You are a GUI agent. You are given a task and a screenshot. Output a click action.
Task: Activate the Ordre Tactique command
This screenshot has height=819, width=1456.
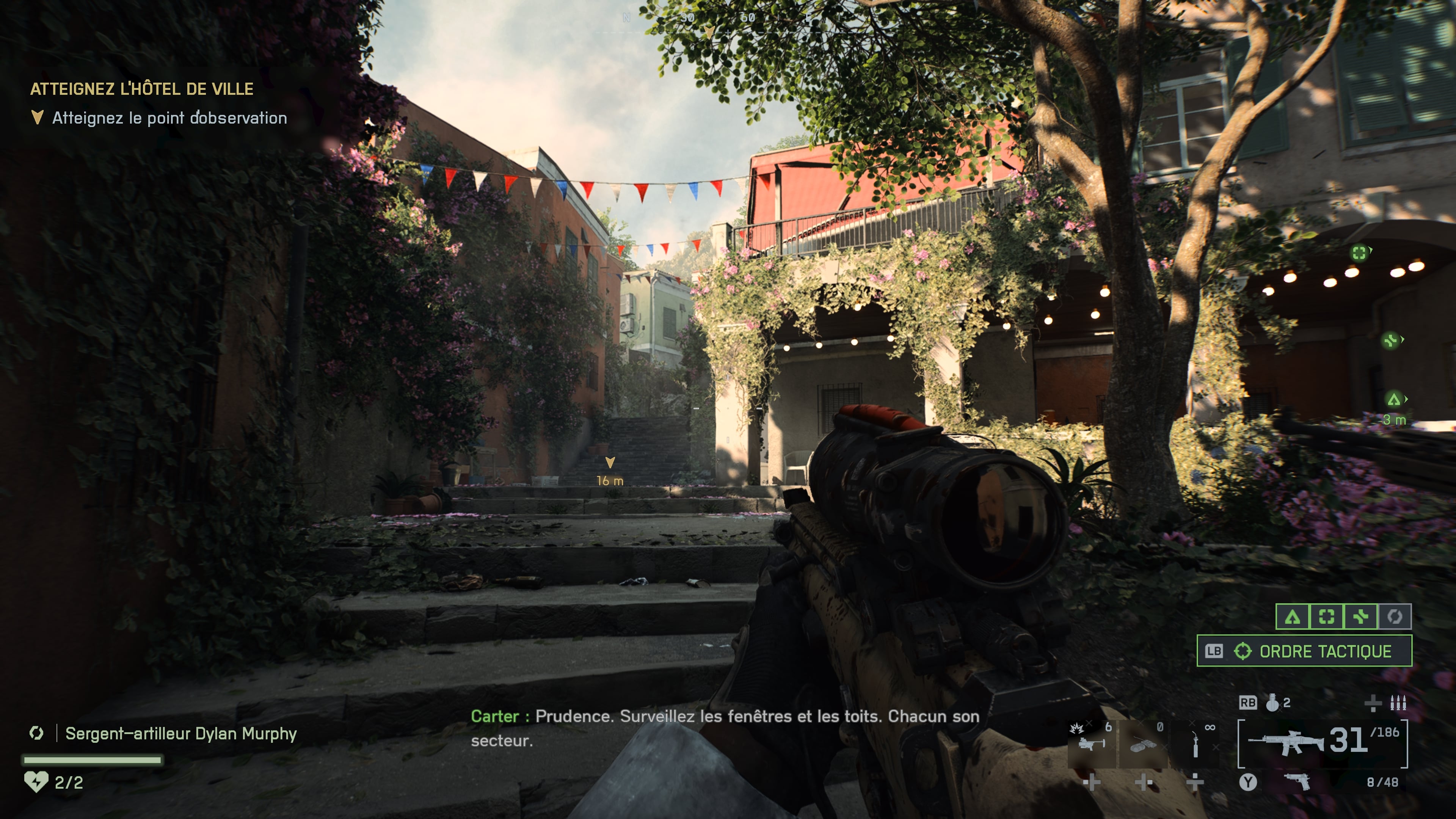1304,651
